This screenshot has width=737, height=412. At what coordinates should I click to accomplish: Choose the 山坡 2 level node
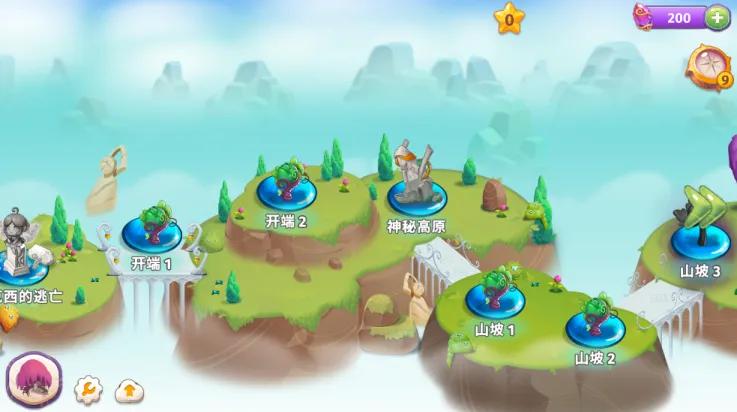(x=595, y=326)
